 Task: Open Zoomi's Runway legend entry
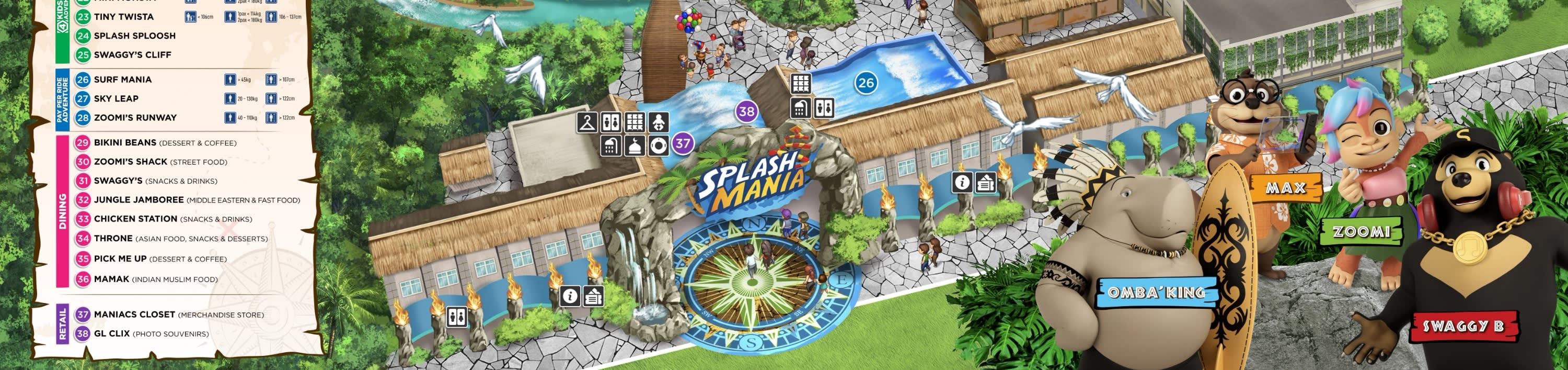134,118
